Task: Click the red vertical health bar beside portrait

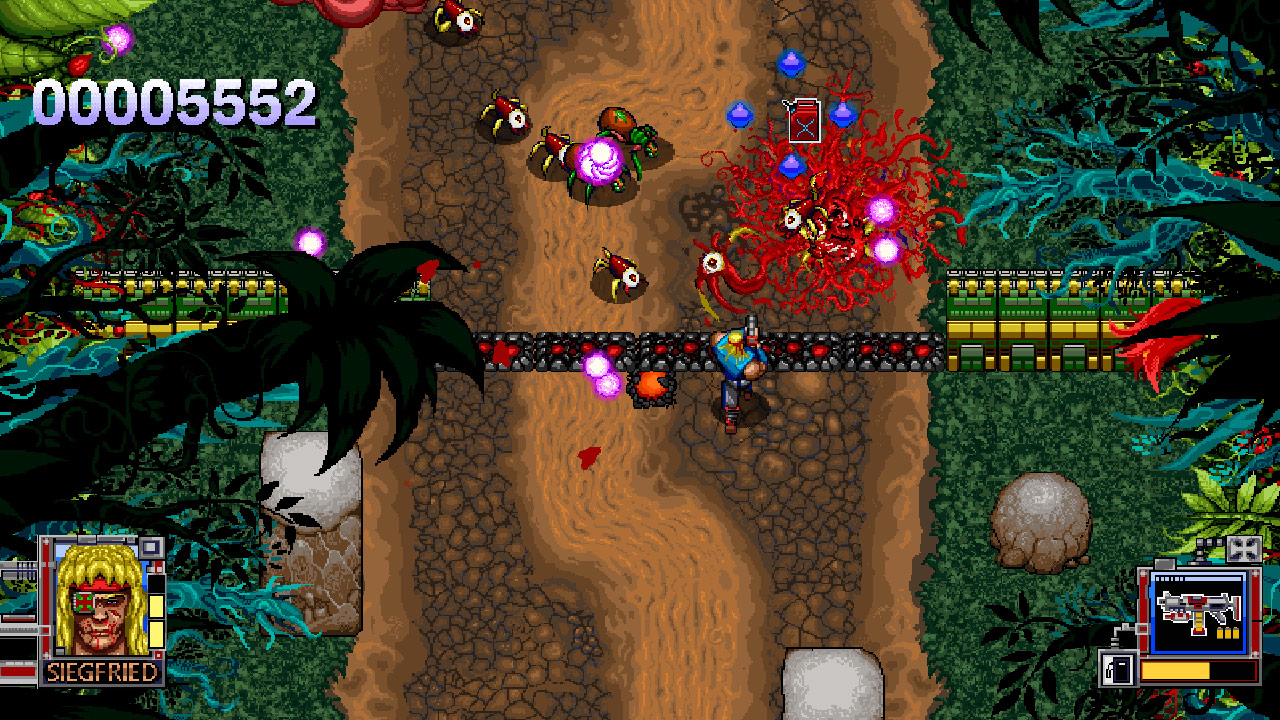Action: [x=47, y=597]
